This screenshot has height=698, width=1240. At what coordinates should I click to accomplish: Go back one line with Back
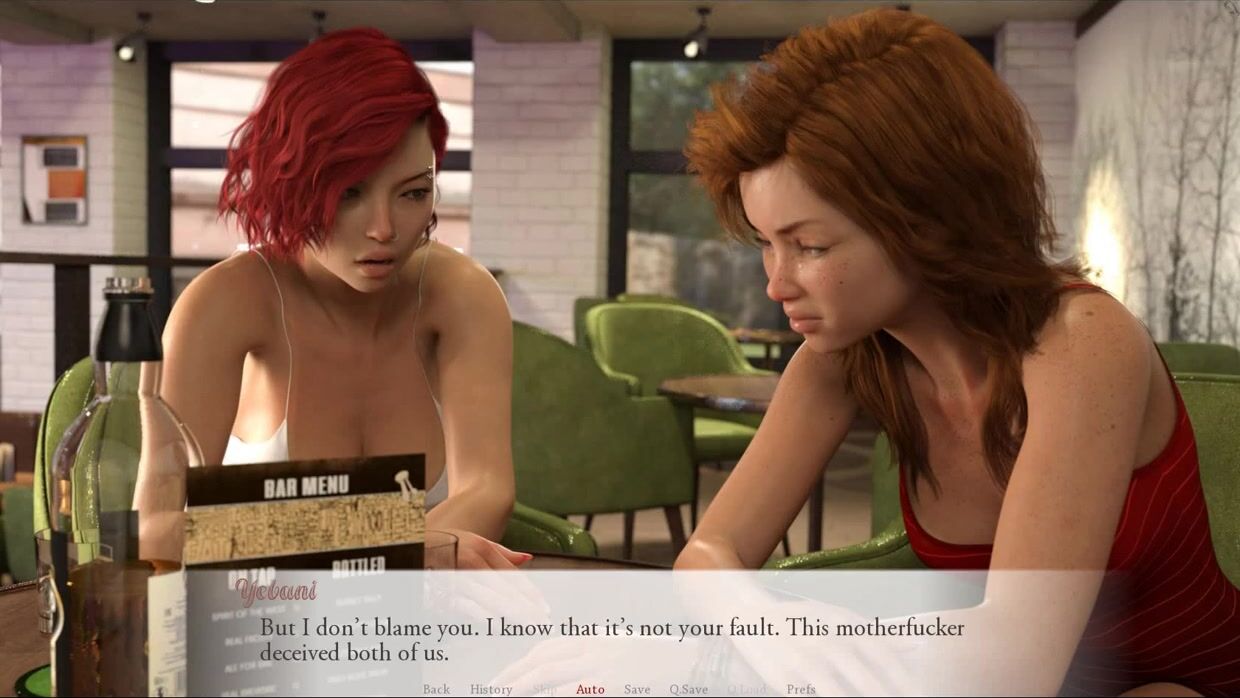pos(436,689)
